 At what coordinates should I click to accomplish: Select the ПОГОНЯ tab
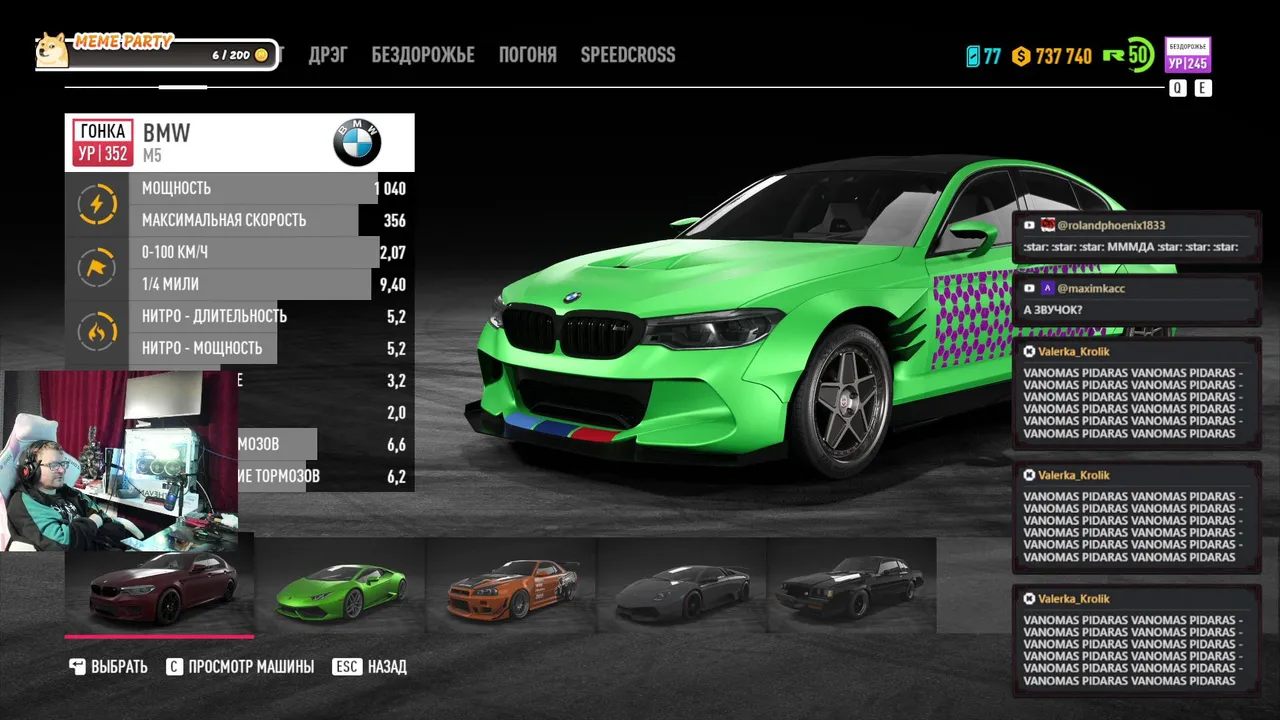pyautogui.click(x=528, y=55)
